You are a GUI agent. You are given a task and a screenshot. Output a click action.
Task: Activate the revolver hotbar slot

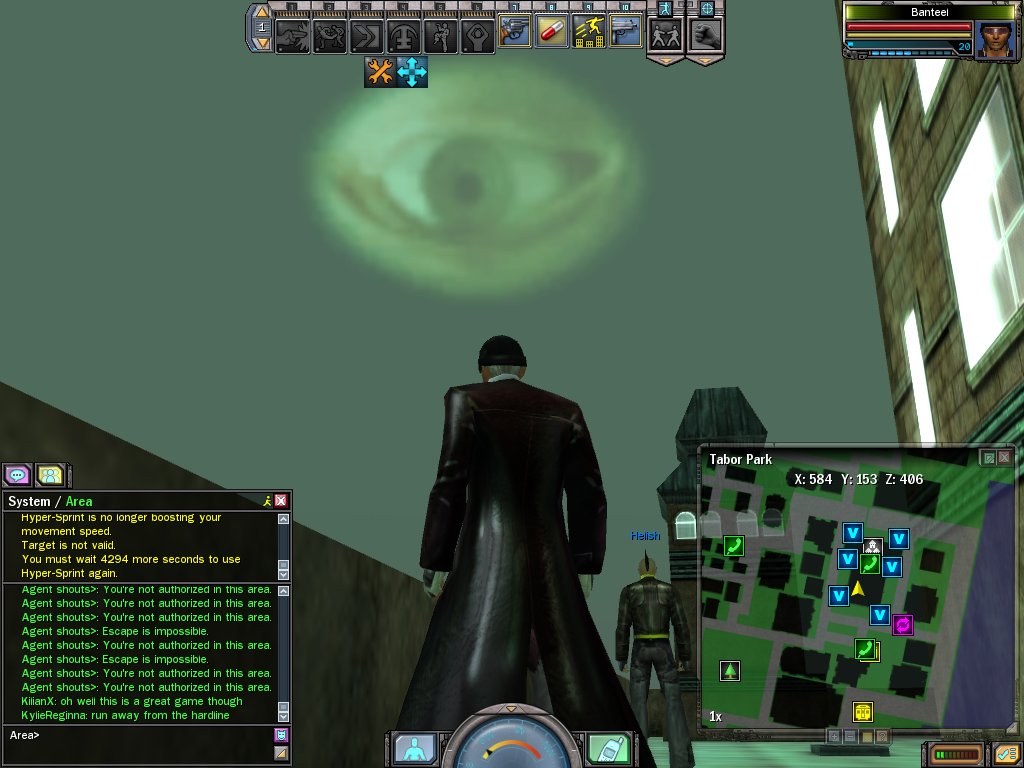coord(514,32)
